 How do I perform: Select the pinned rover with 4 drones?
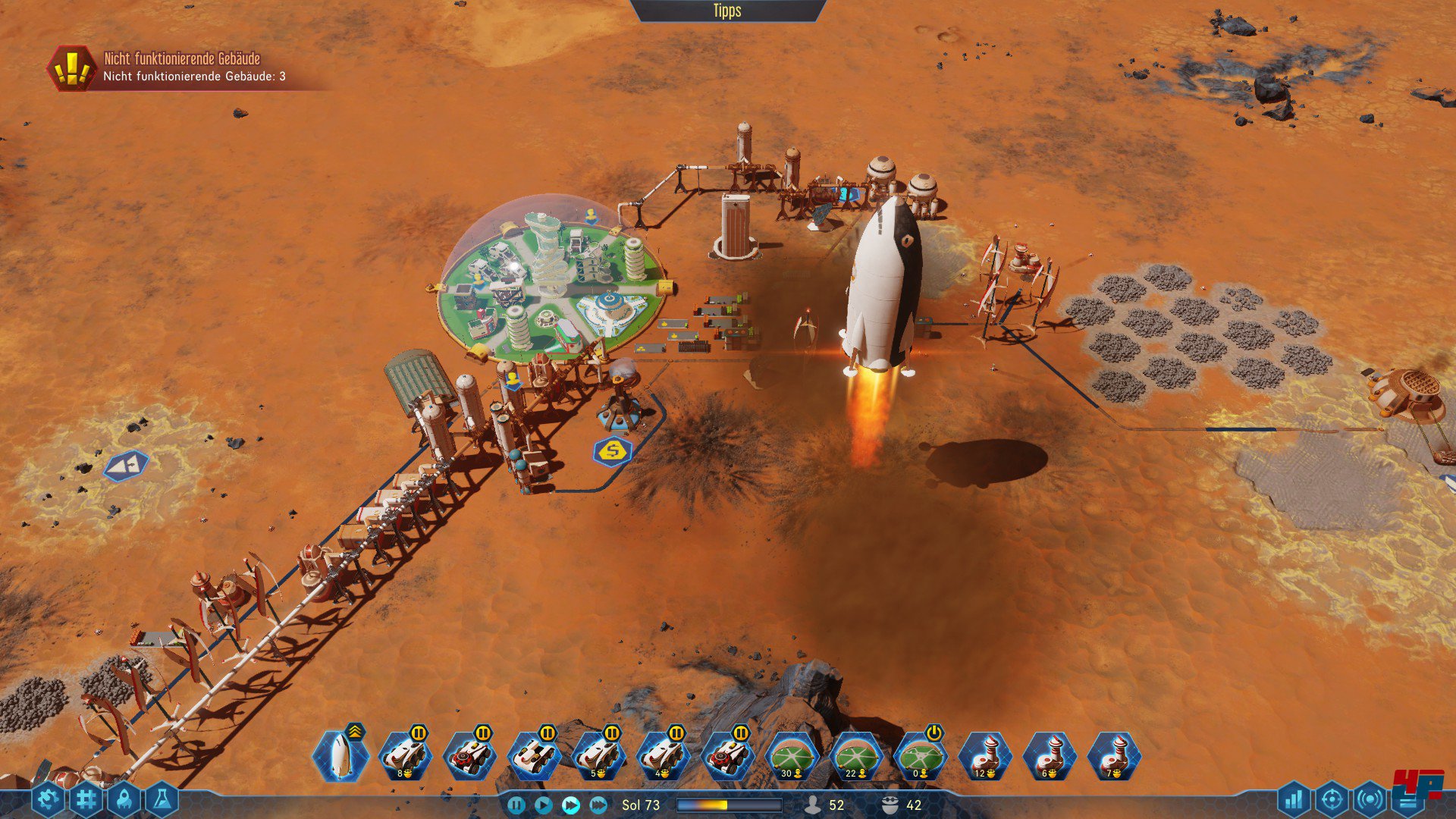click(663, 755)
